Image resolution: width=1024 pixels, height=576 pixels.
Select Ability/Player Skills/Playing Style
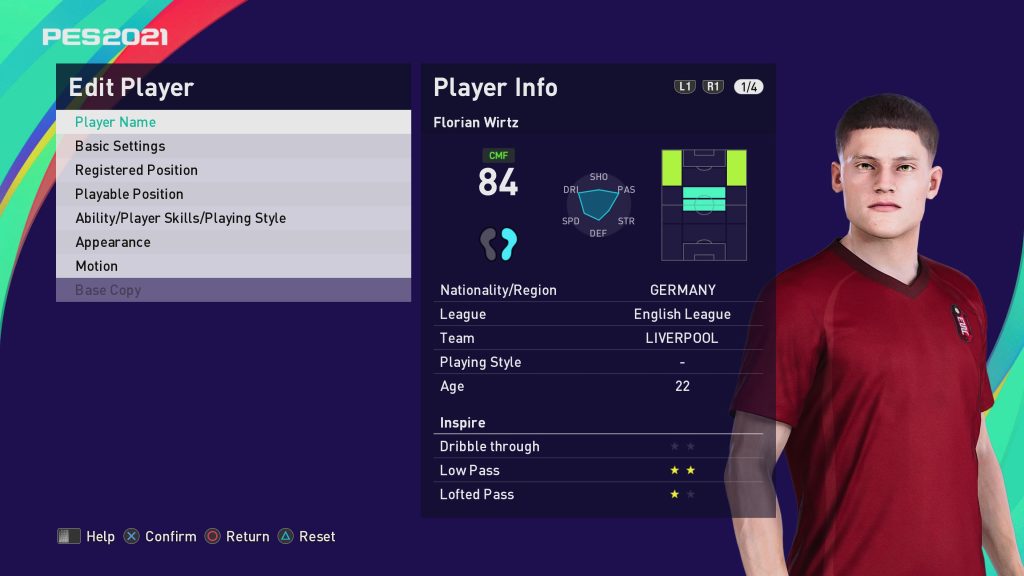point(233,218)
